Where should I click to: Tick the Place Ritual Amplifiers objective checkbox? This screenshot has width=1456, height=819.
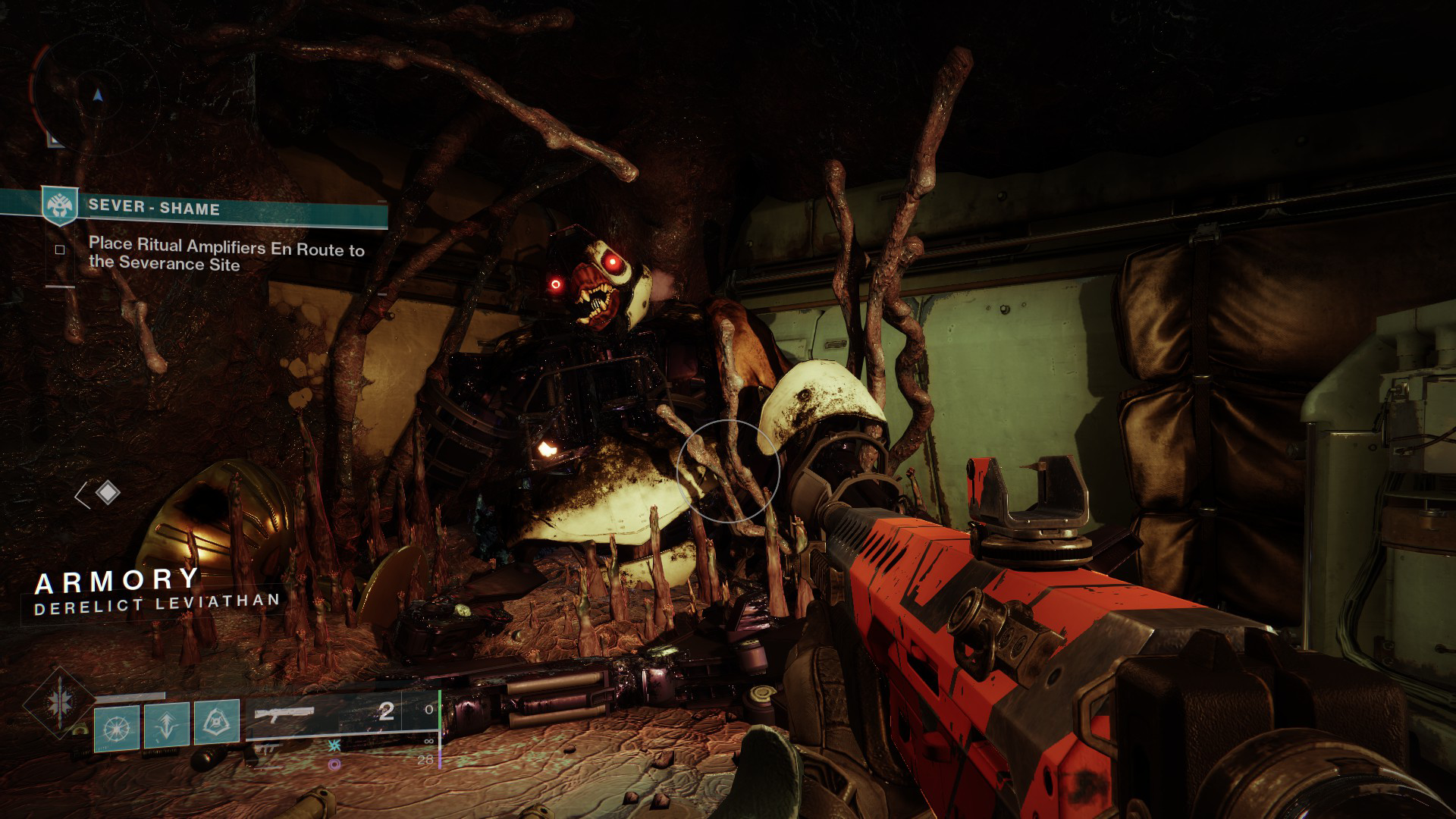(x=60, y=249)
